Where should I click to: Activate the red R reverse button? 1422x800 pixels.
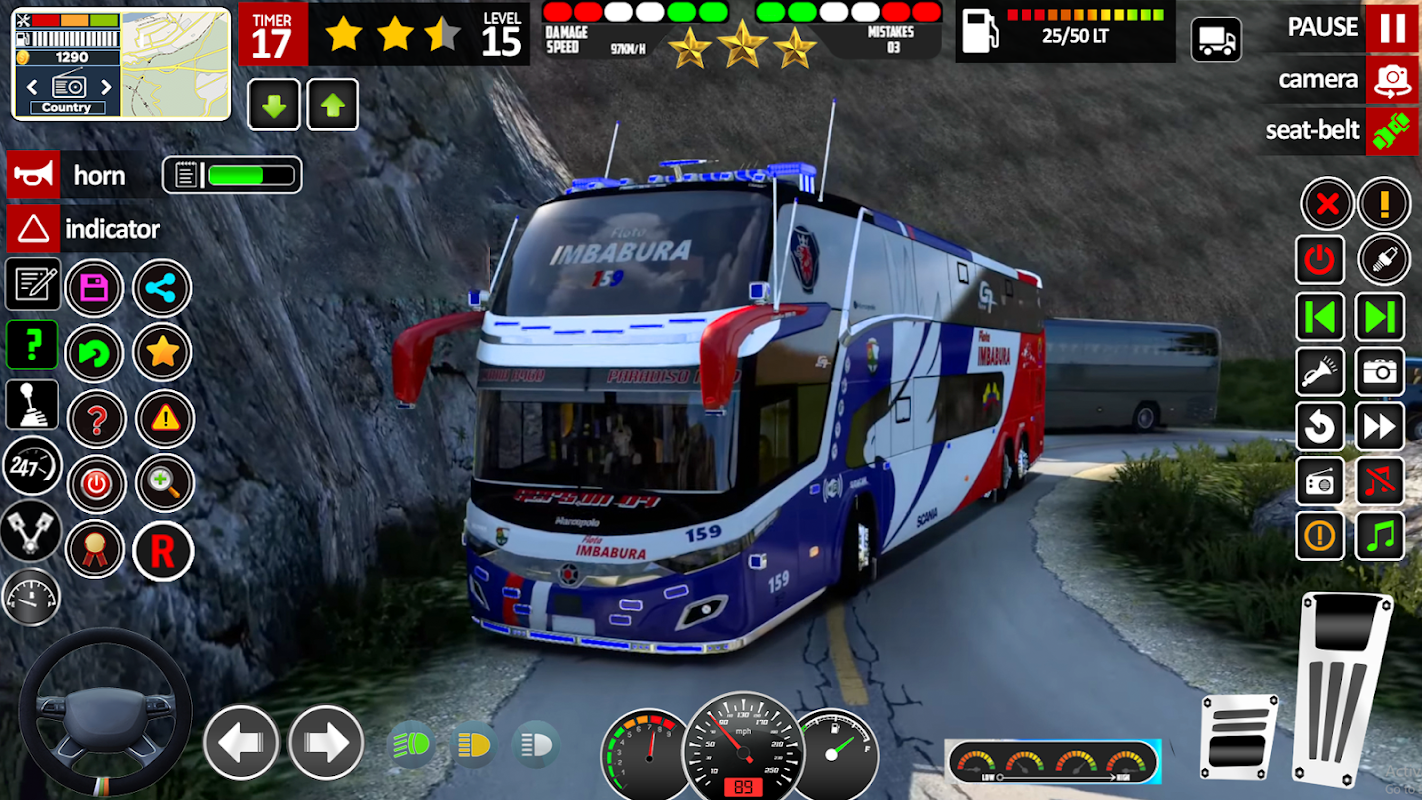[x=162, y=550]
